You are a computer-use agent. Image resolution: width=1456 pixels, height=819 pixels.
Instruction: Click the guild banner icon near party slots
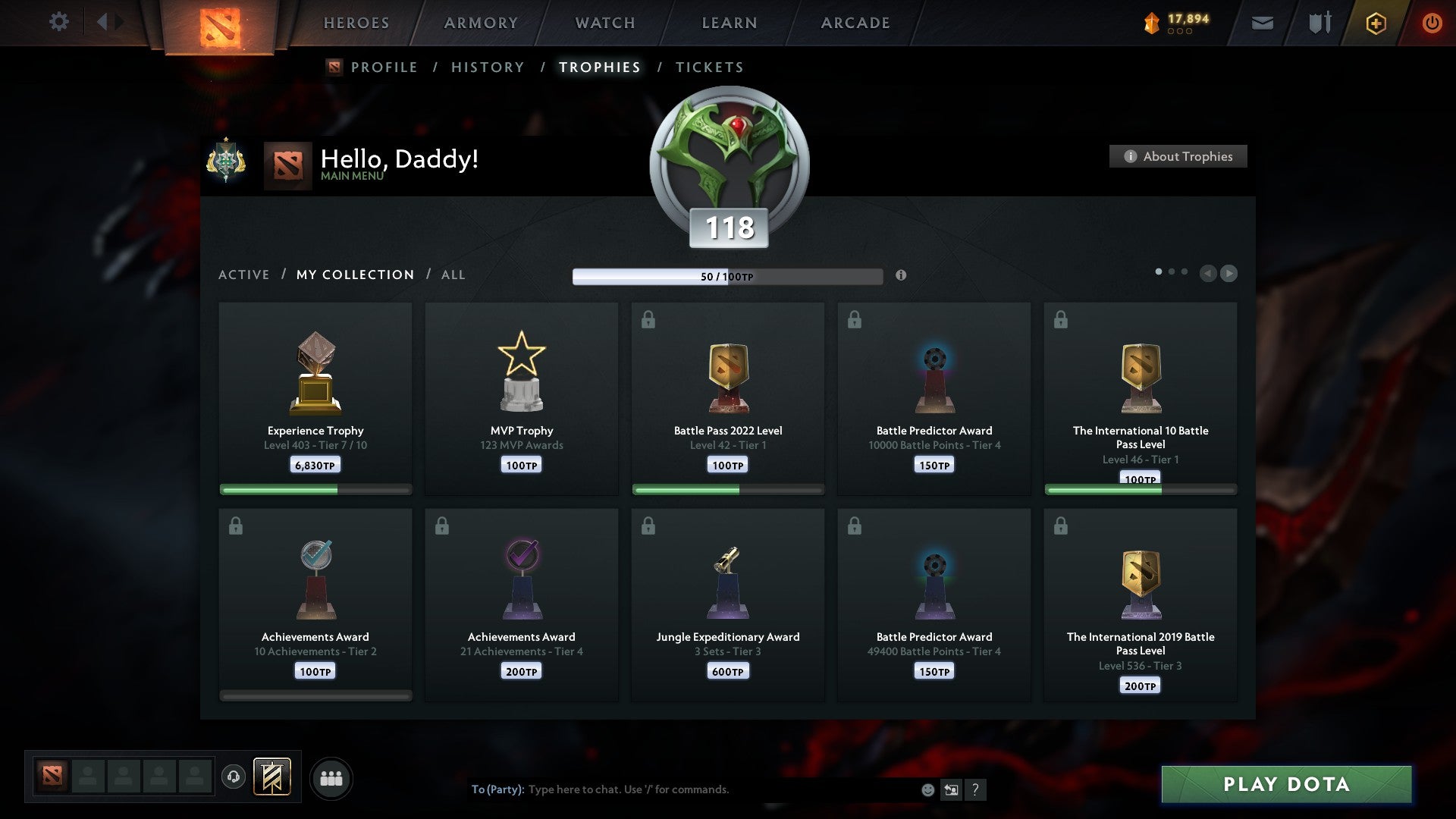[x=272, y=777]
